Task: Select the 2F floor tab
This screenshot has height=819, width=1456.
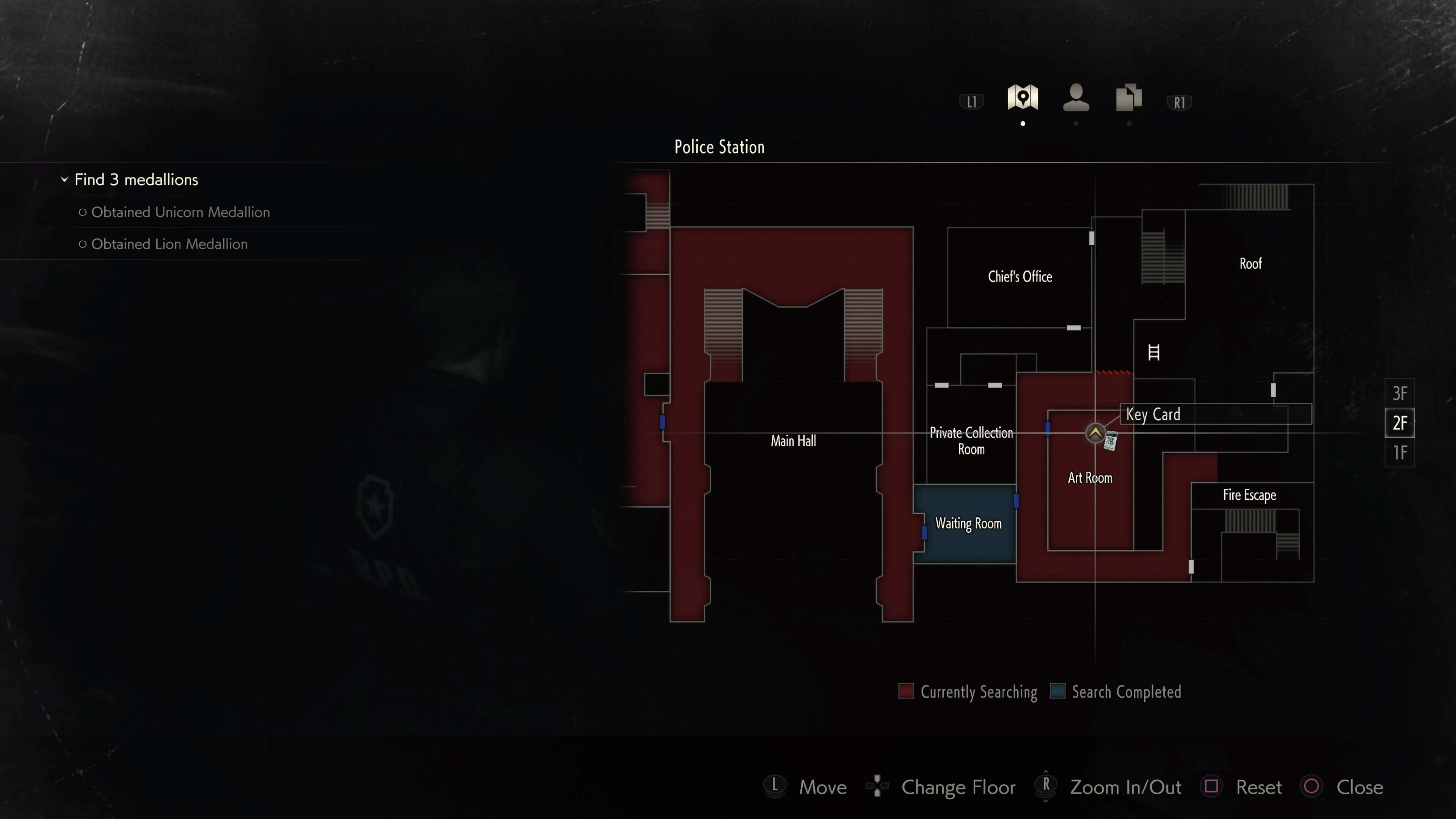Action: [x=1400, y=423]
